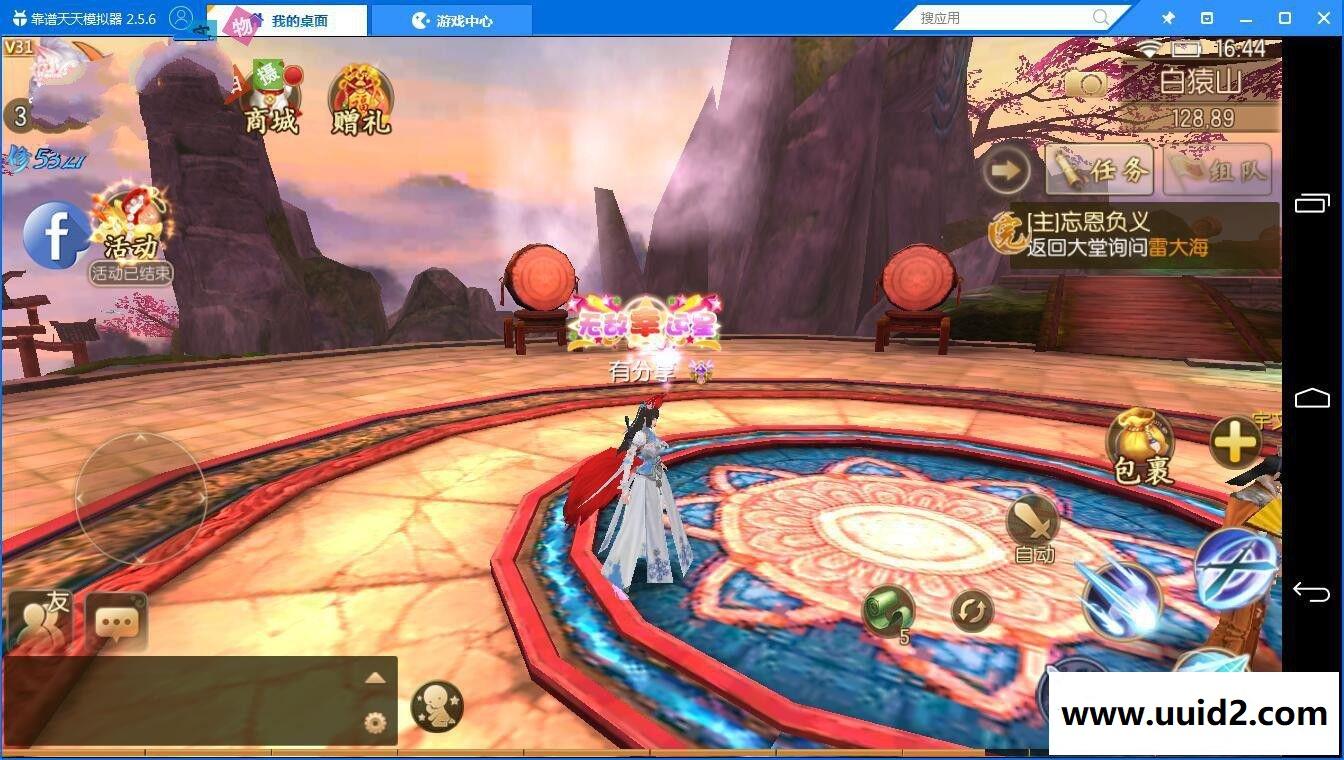Open chat settings gear
This screenshot has width=1344, height=760.
coord(375,722)
